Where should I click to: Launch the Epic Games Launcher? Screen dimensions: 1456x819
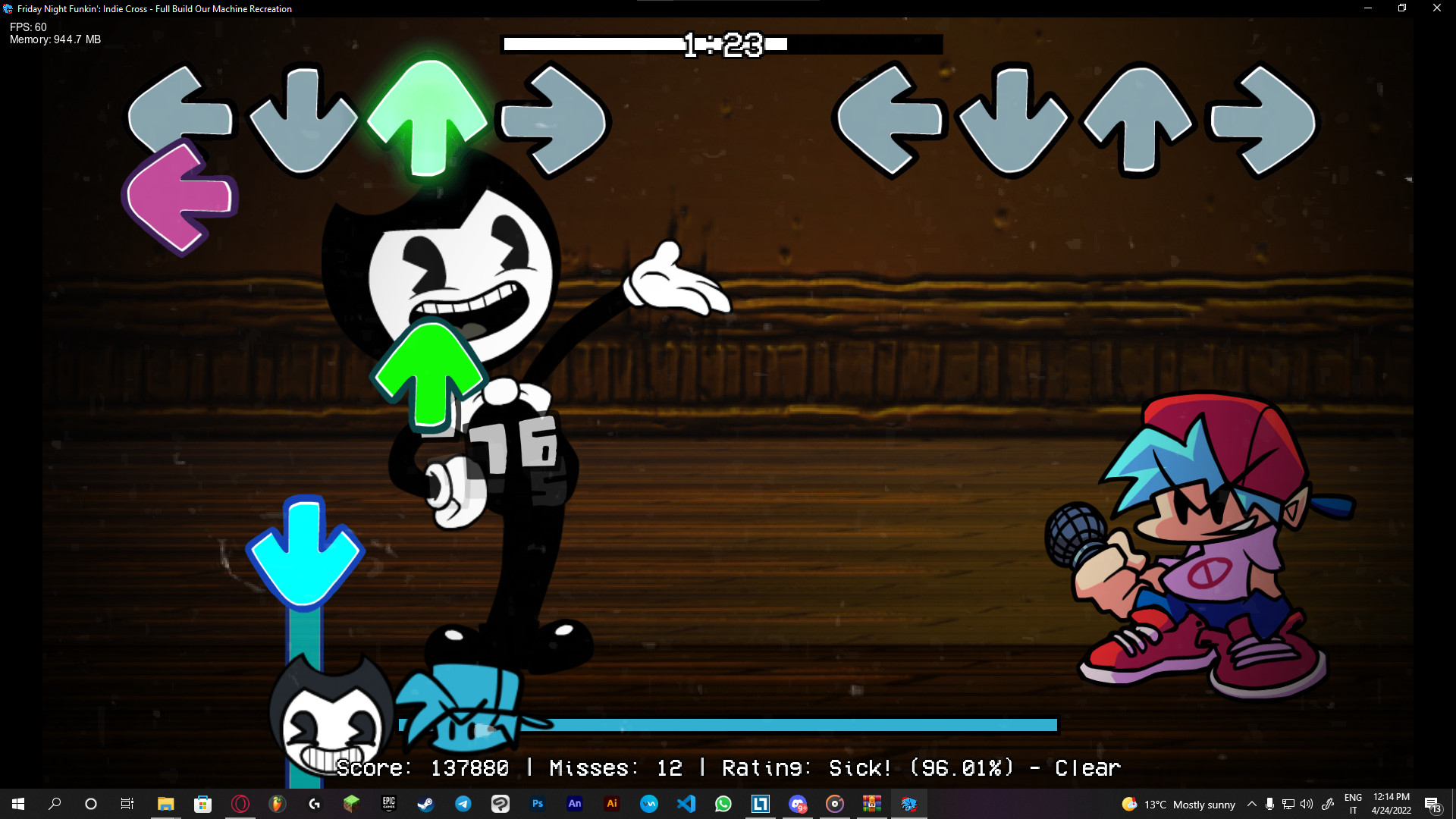click(388, 805)
